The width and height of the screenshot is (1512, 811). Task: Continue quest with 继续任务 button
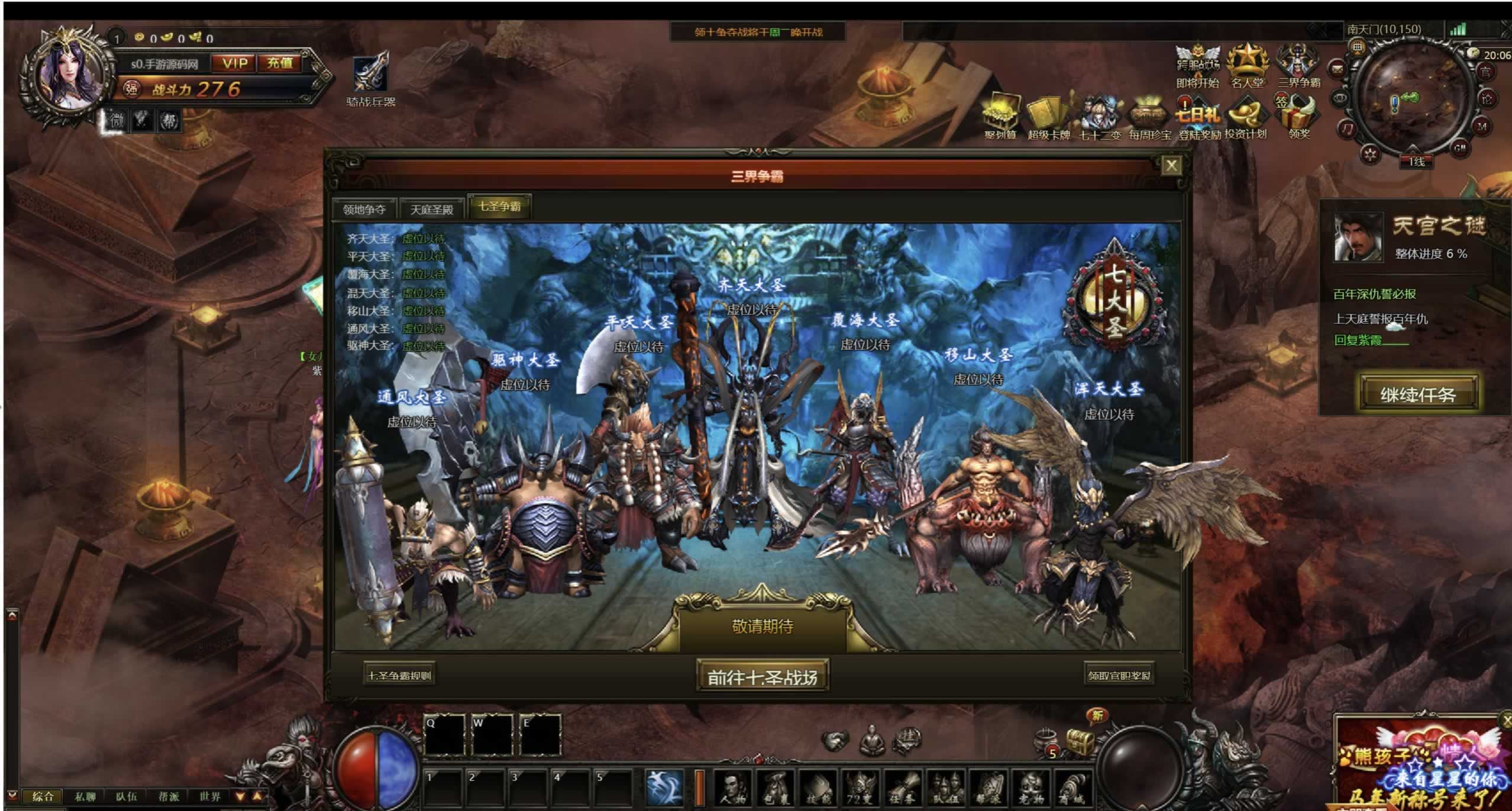click(1418, 394)
